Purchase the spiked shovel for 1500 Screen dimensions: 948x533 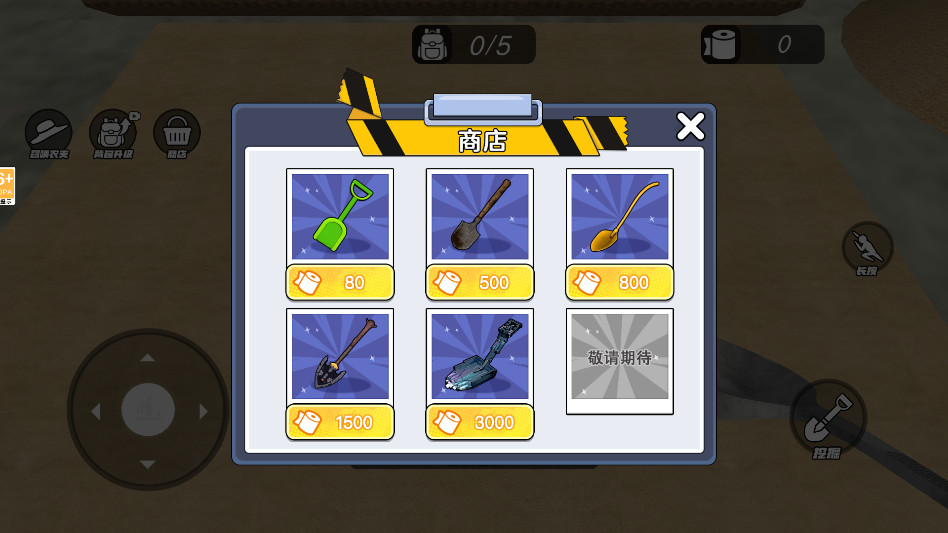(340, 422)
